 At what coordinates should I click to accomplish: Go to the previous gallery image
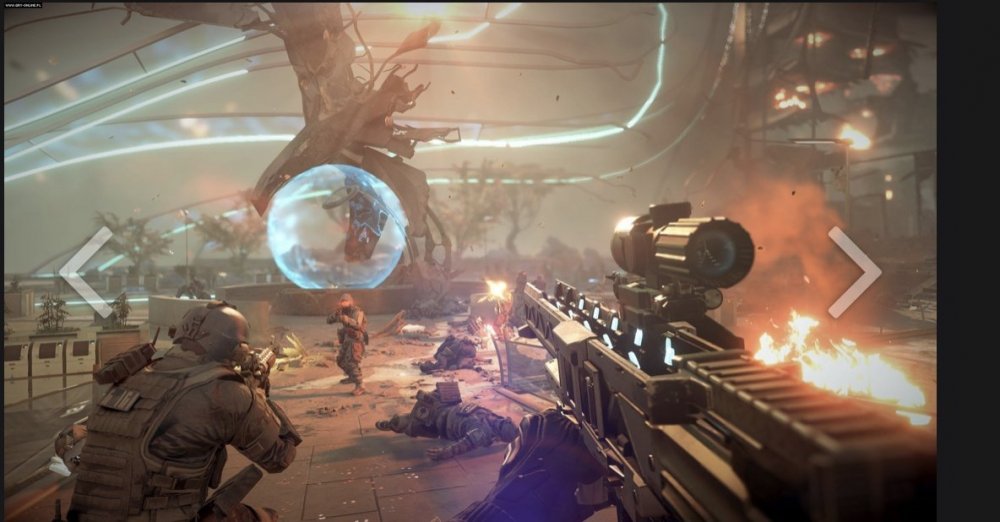coord(85,271)
